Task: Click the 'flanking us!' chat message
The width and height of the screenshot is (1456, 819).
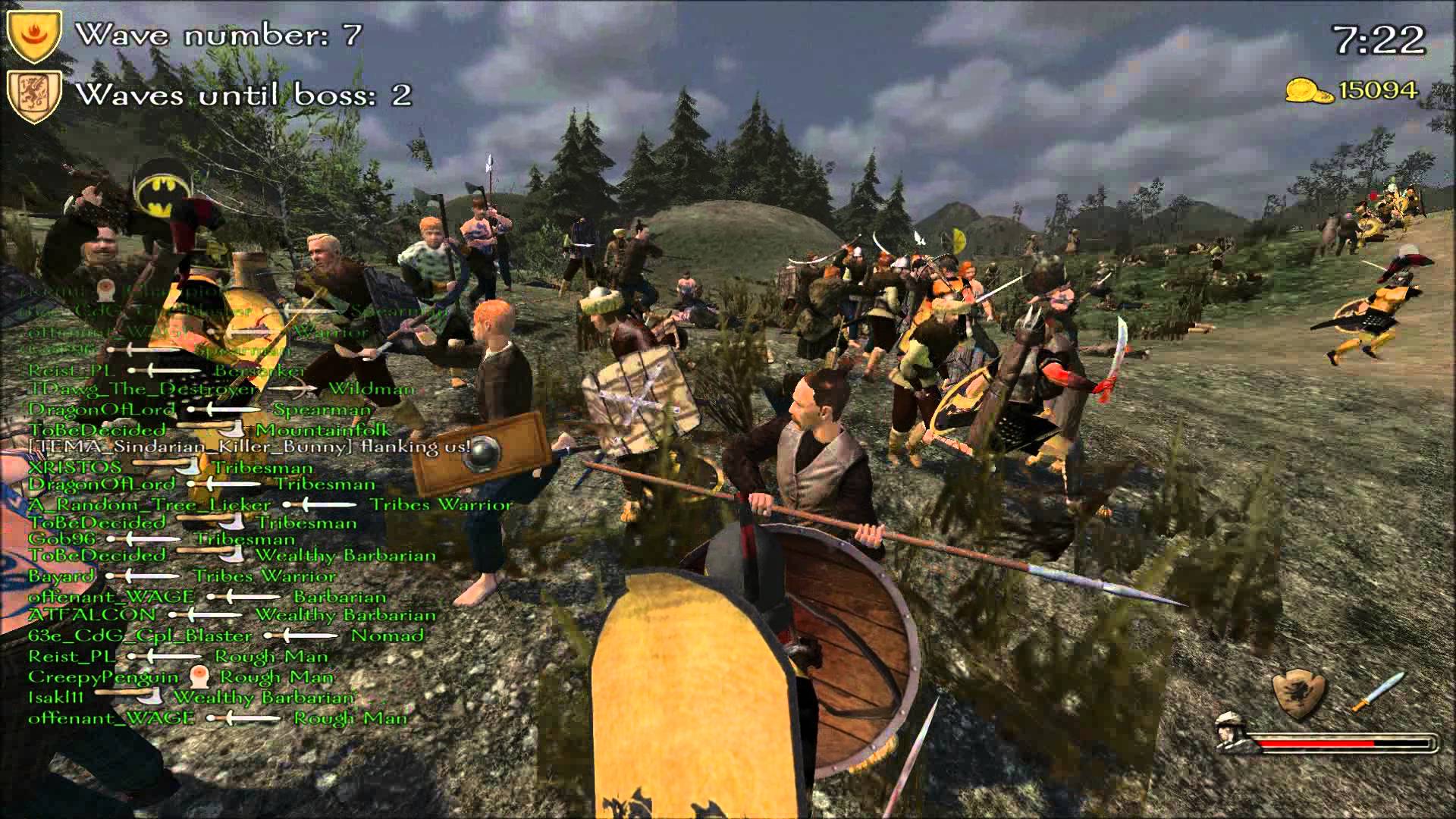Action: pyautogui.click(x=250, y=447)
